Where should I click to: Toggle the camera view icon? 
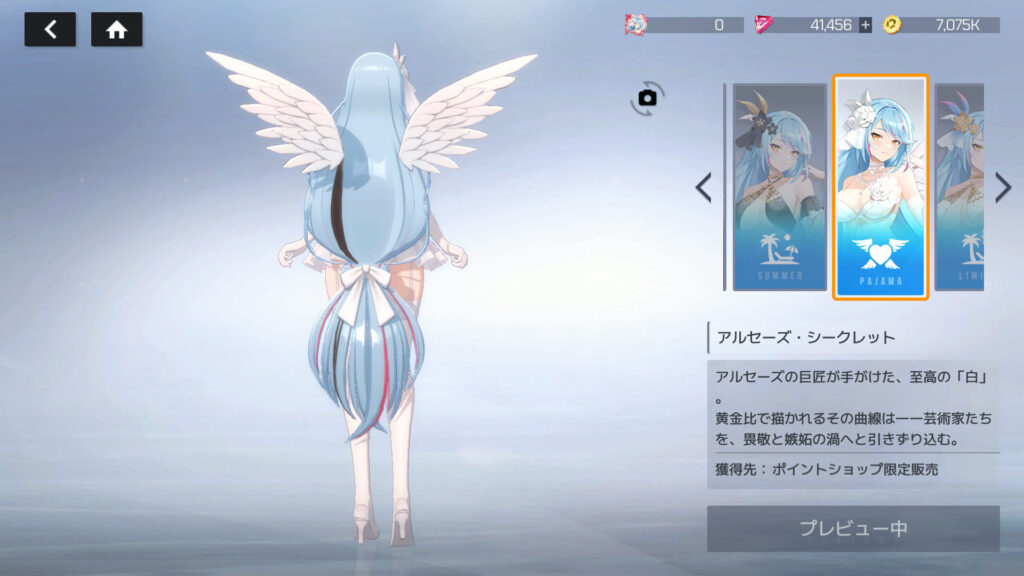[648, 97]
